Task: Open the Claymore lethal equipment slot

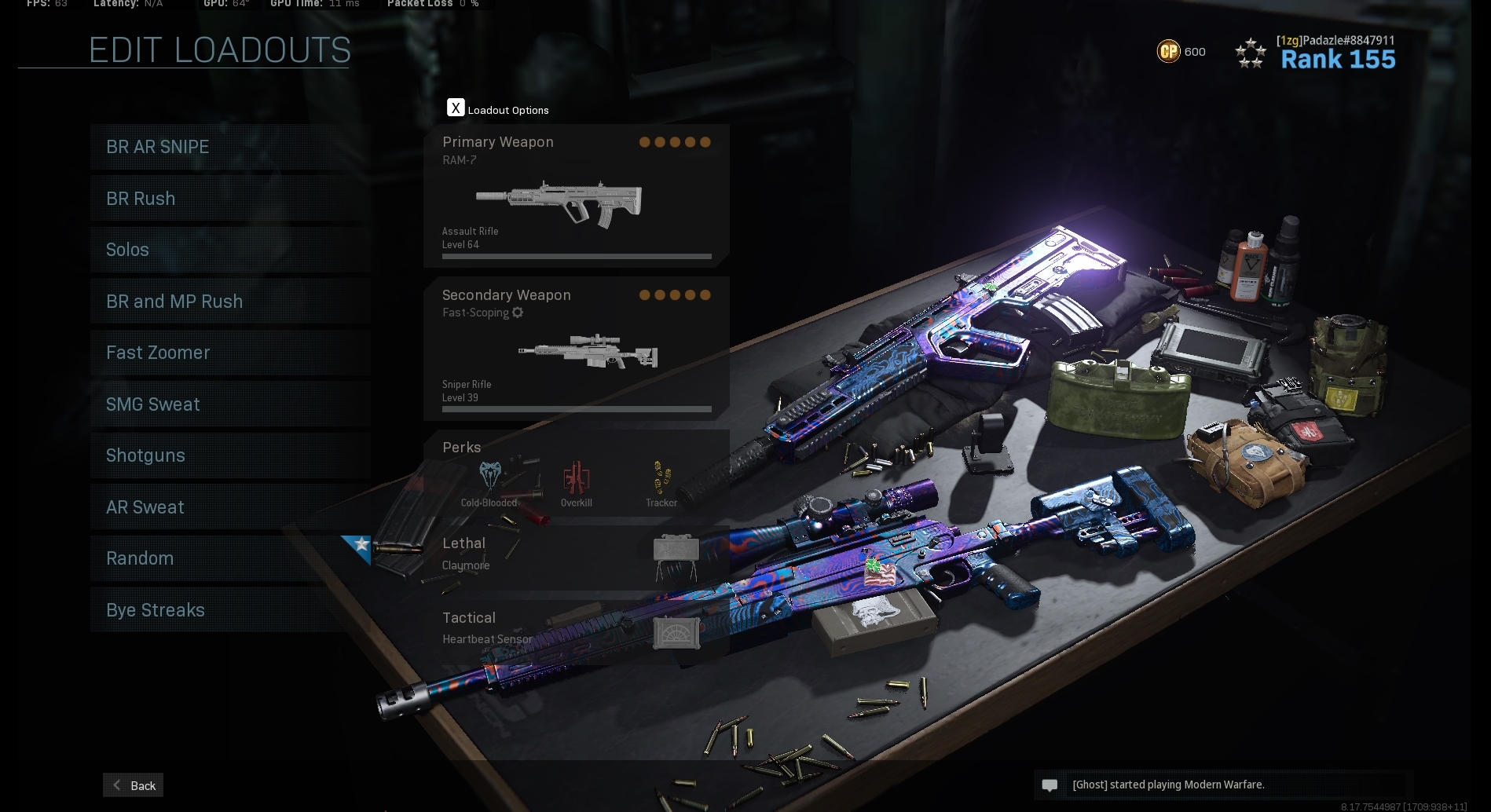Action: coord(576,554)
